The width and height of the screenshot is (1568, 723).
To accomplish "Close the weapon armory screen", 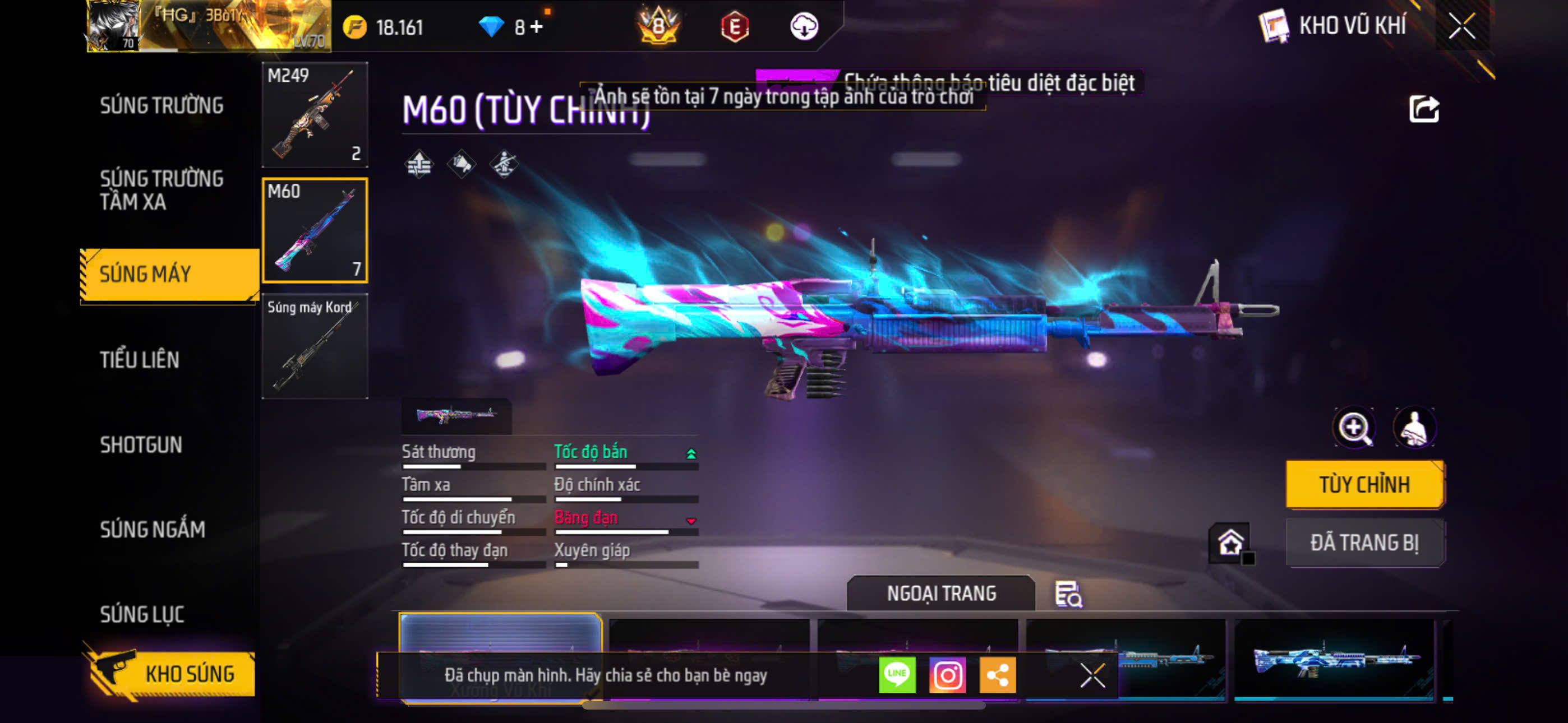I will click(1461, 26).
